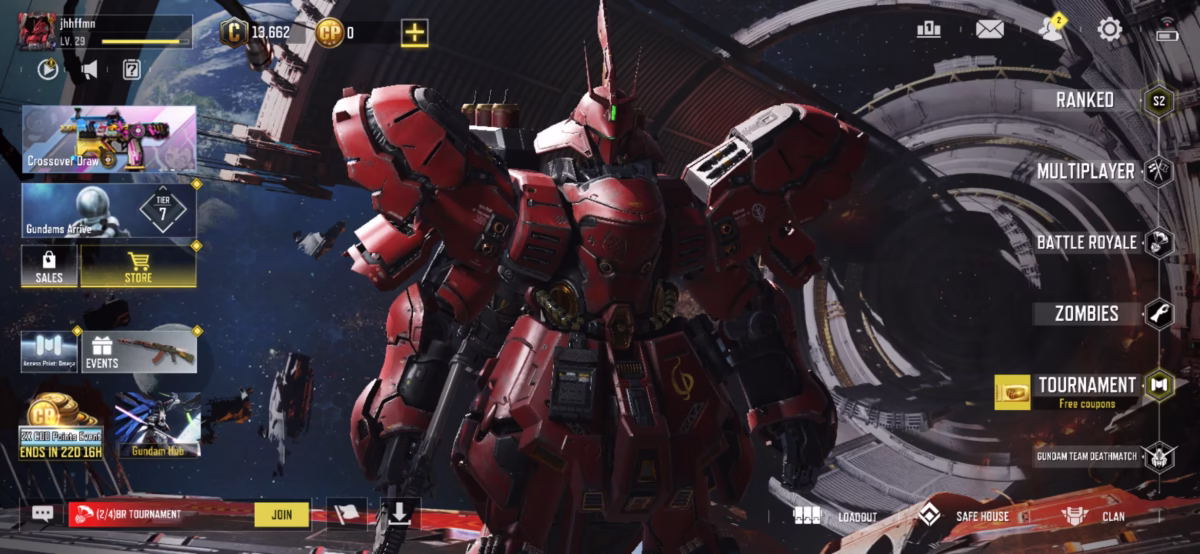The image size is (1200, 554).
Task: Open the Clan page
Action: click(x=1094, y=516)
